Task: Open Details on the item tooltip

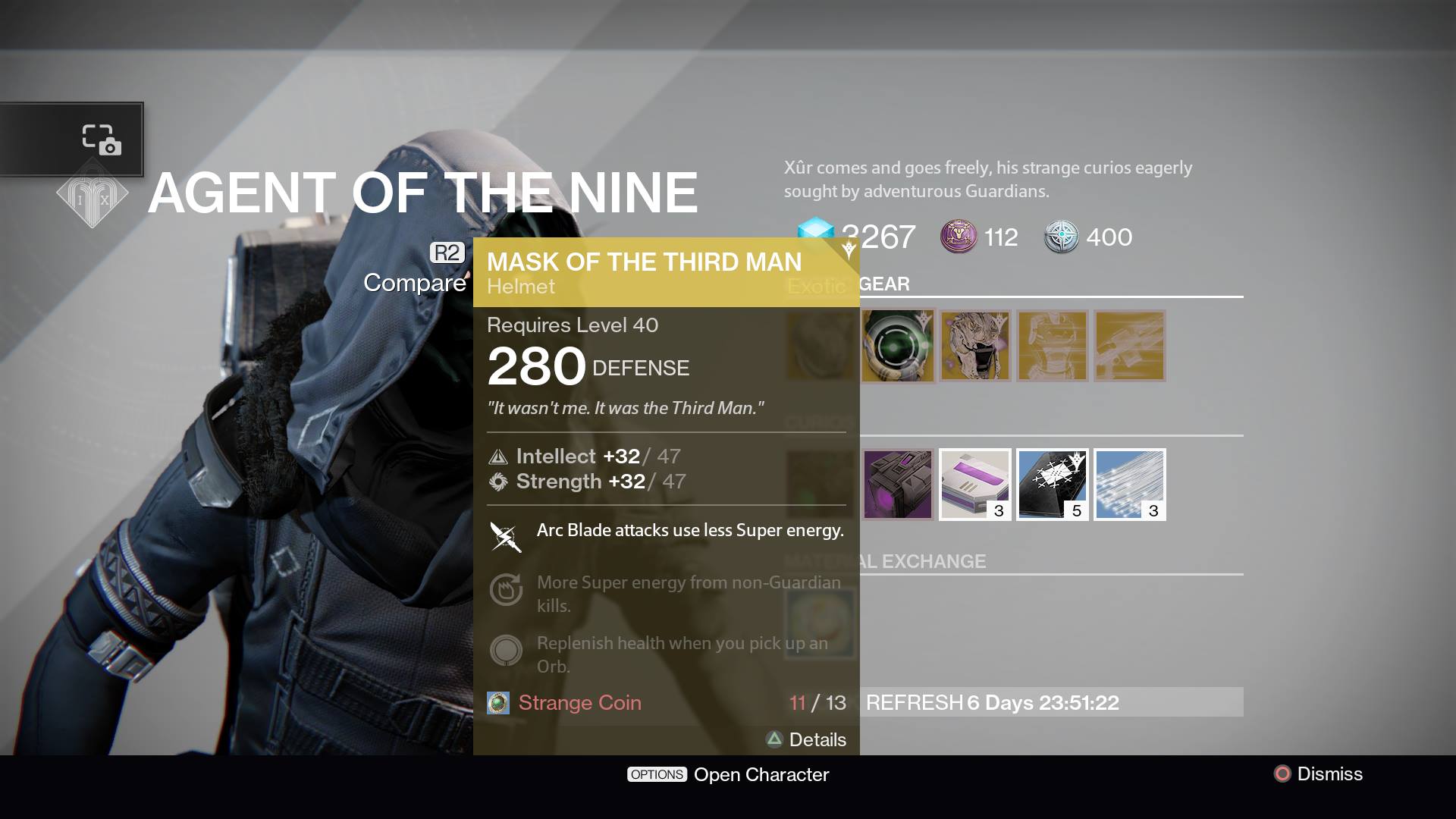Action: (x=808, y=739)
